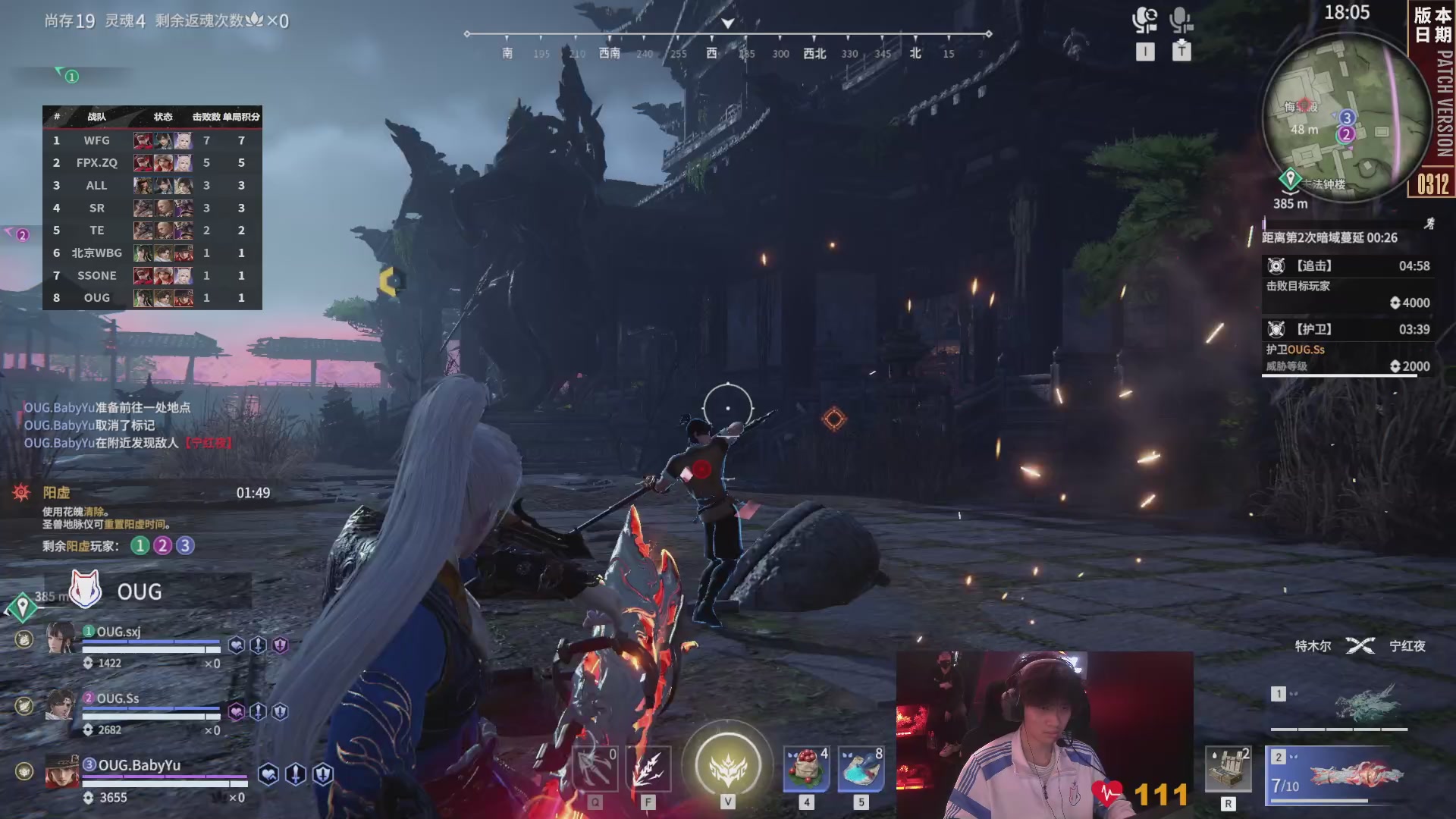Viewport: 1456px width, 819px height.
Task: Click the WFG row in the scoreboard
Action: point(152,140)
